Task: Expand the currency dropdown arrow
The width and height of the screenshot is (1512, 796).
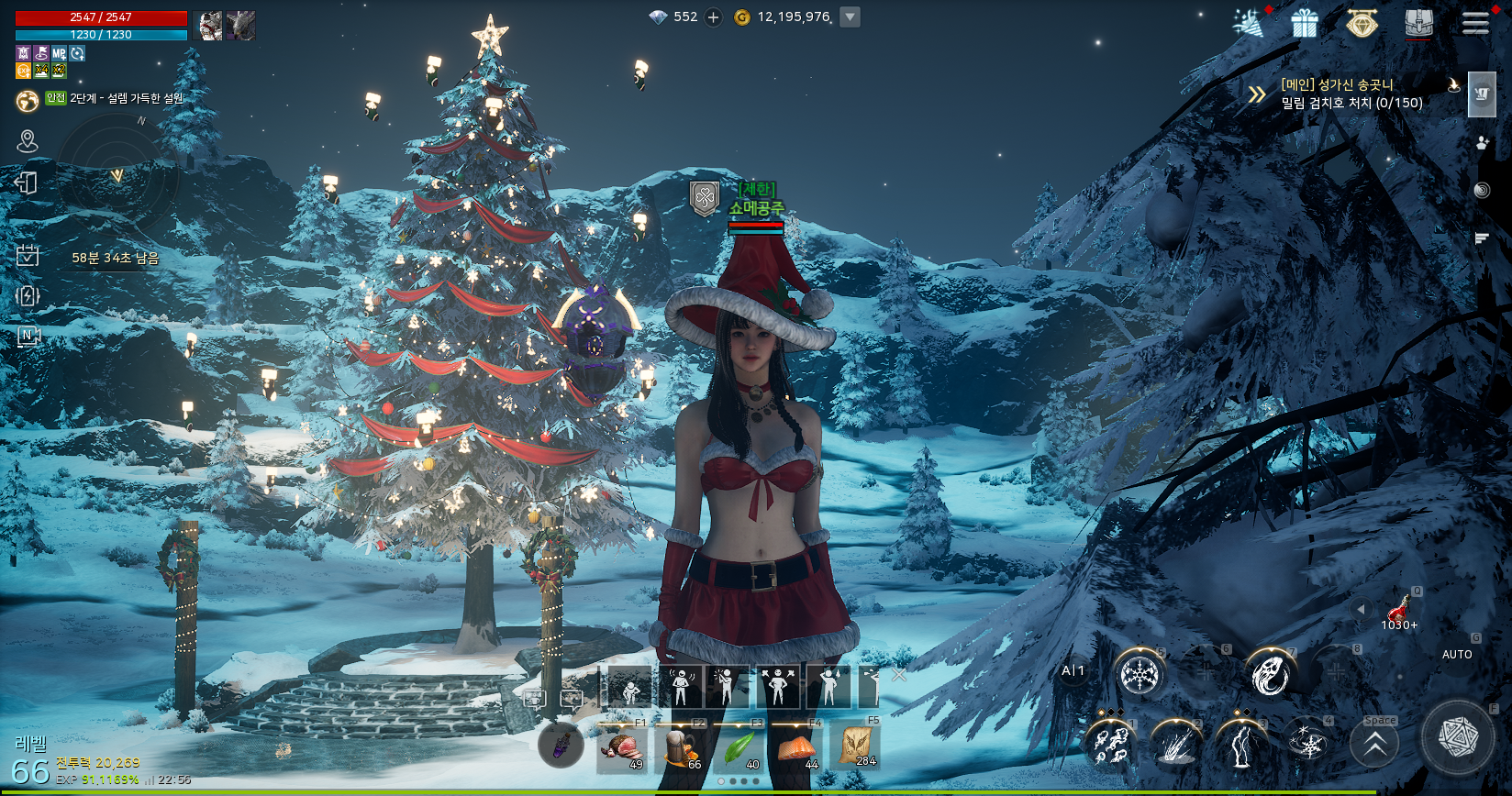Action: click(x=850, y=17)
